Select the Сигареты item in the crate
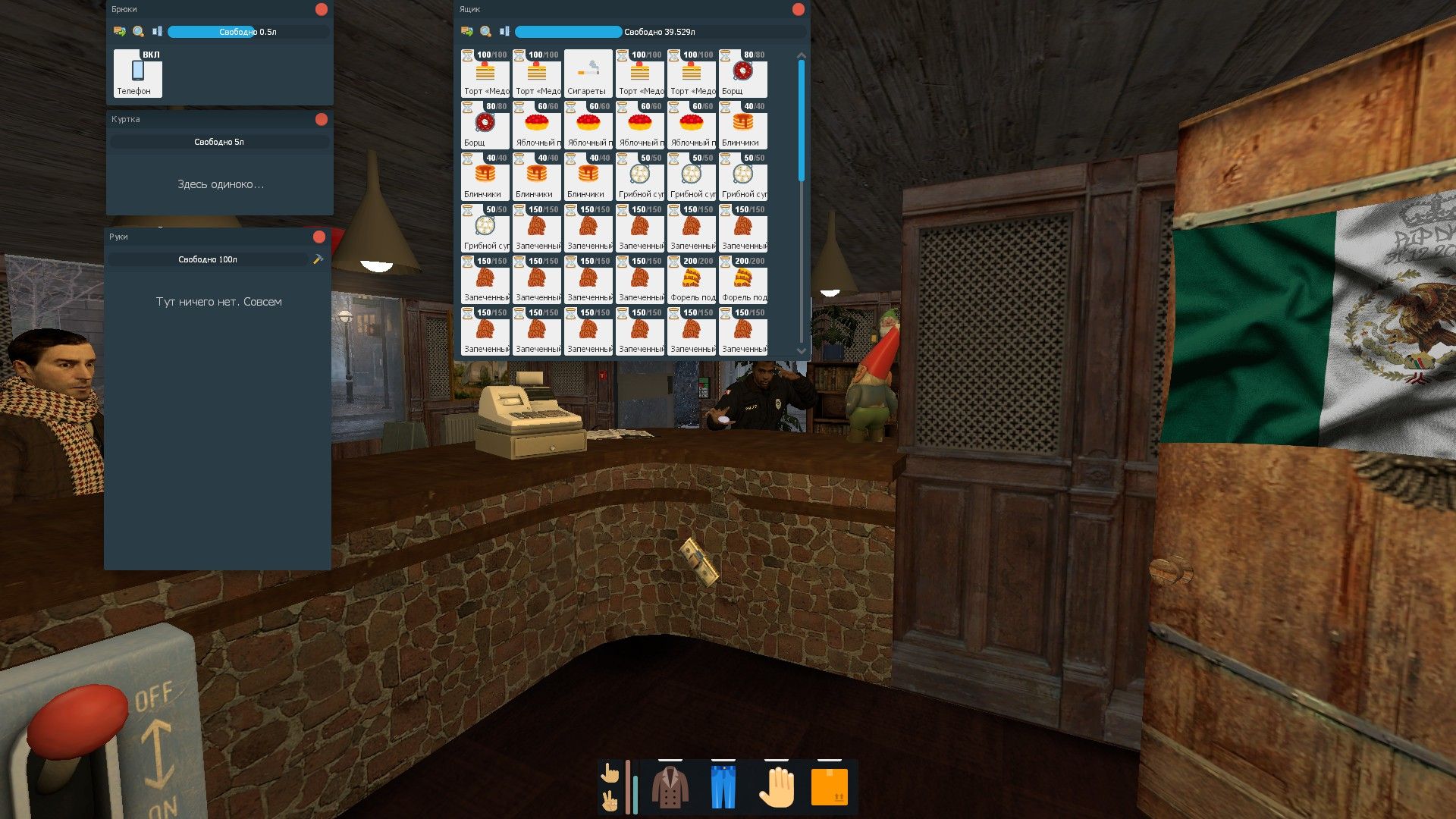1456x819 pixels. [588, 74]
